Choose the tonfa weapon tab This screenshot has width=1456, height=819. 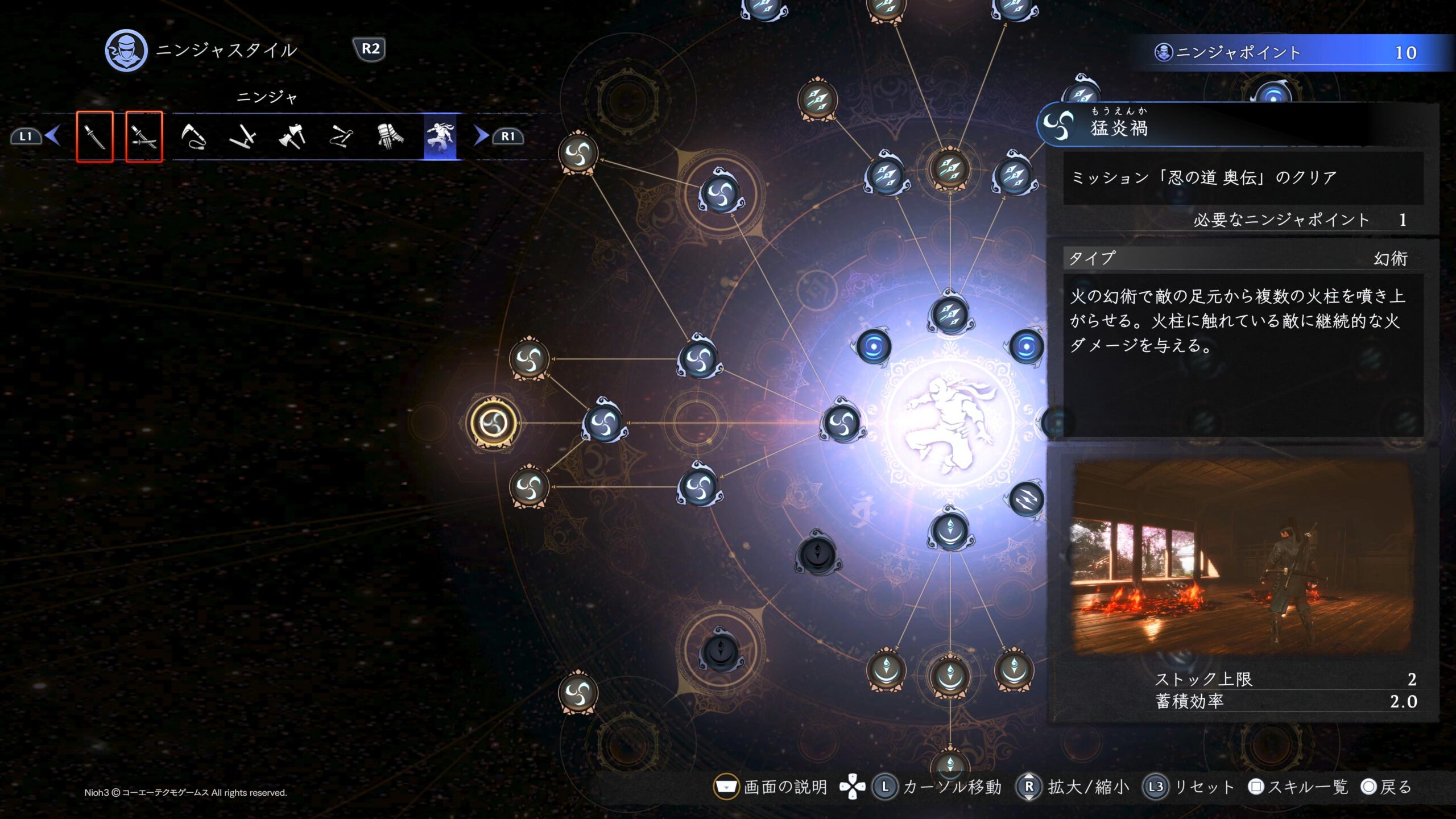[242, 136]
